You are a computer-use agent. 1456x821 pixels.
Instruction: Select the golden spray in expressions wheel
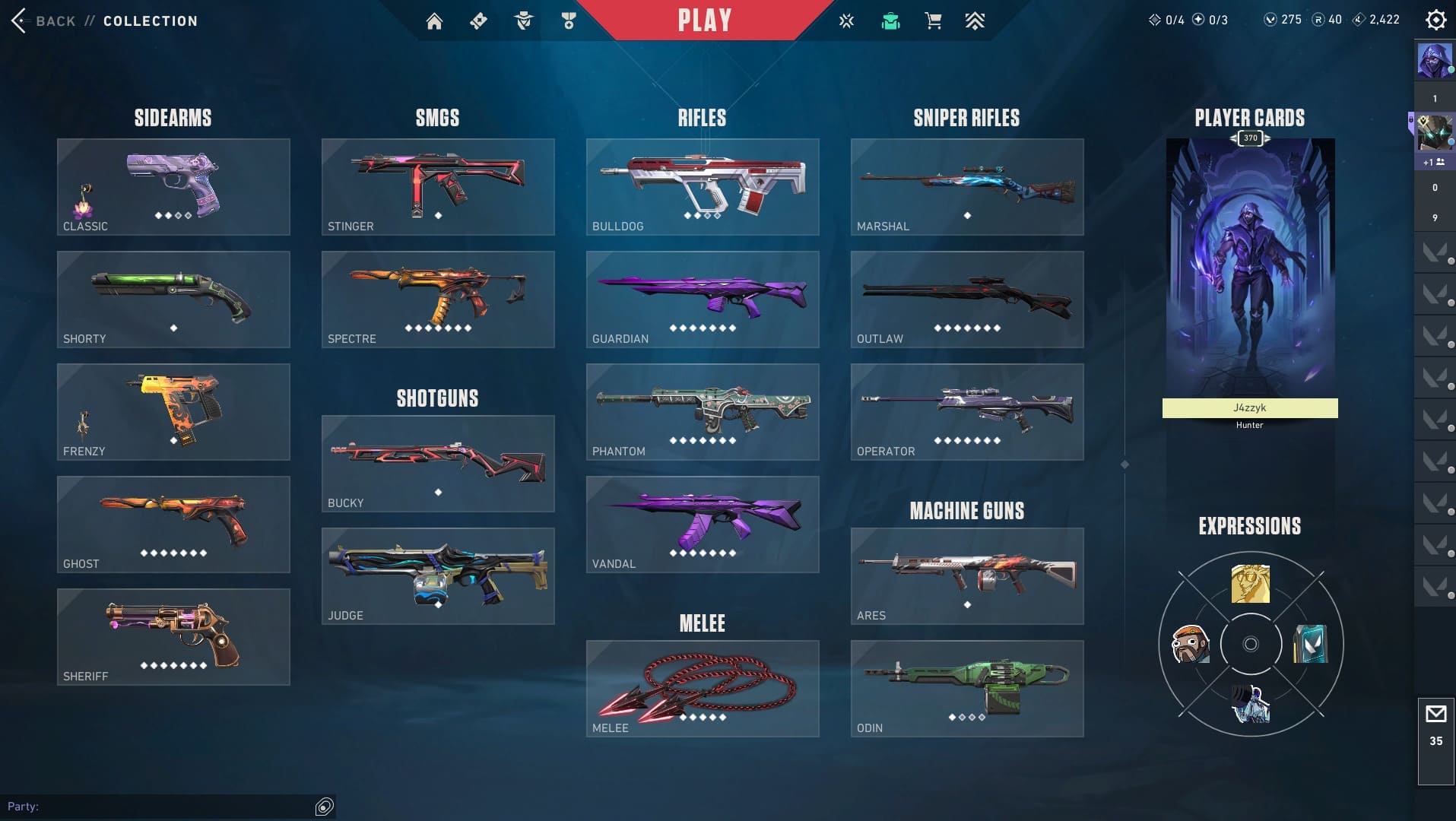(x=1250, y=584)
